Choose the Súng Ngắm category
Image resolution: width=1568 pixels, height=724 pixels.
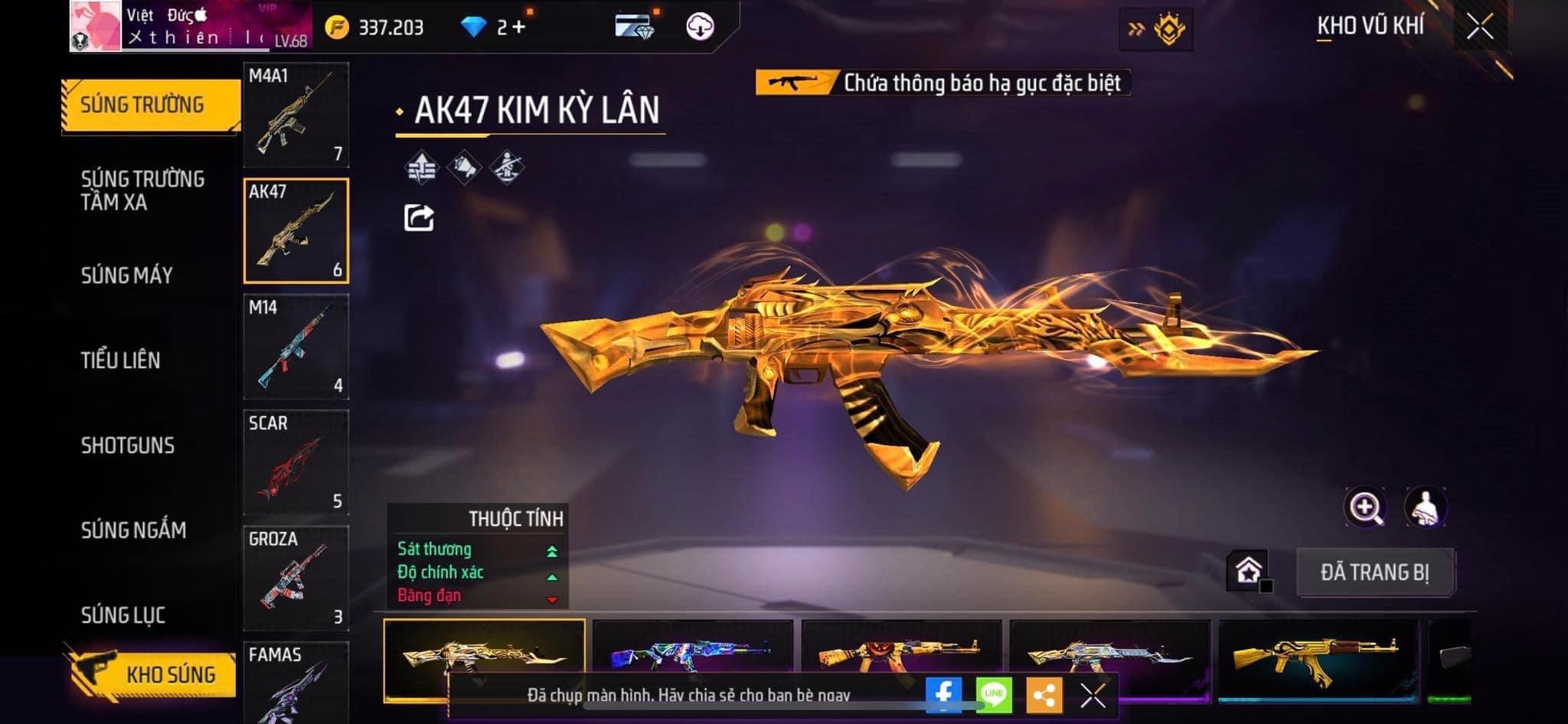(x=133, y=530)
